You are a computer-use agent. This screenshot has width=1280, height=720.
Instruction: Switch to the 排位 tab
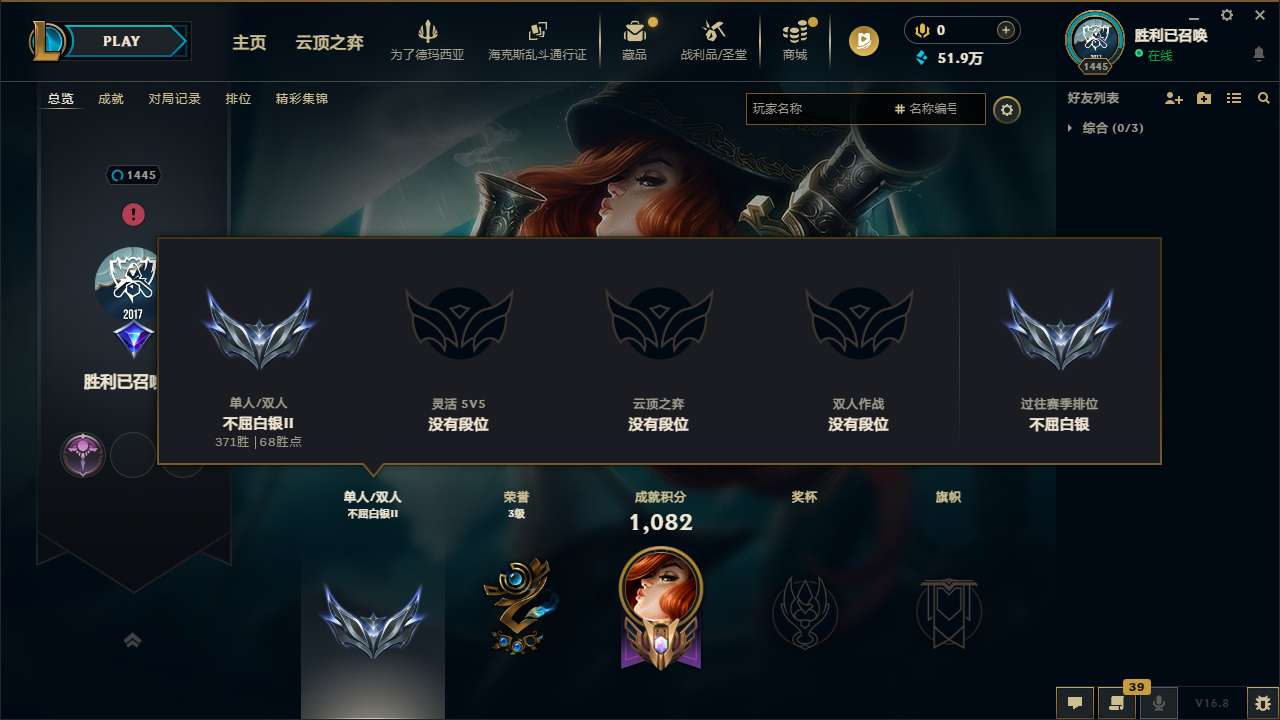(x=238, y=99)
